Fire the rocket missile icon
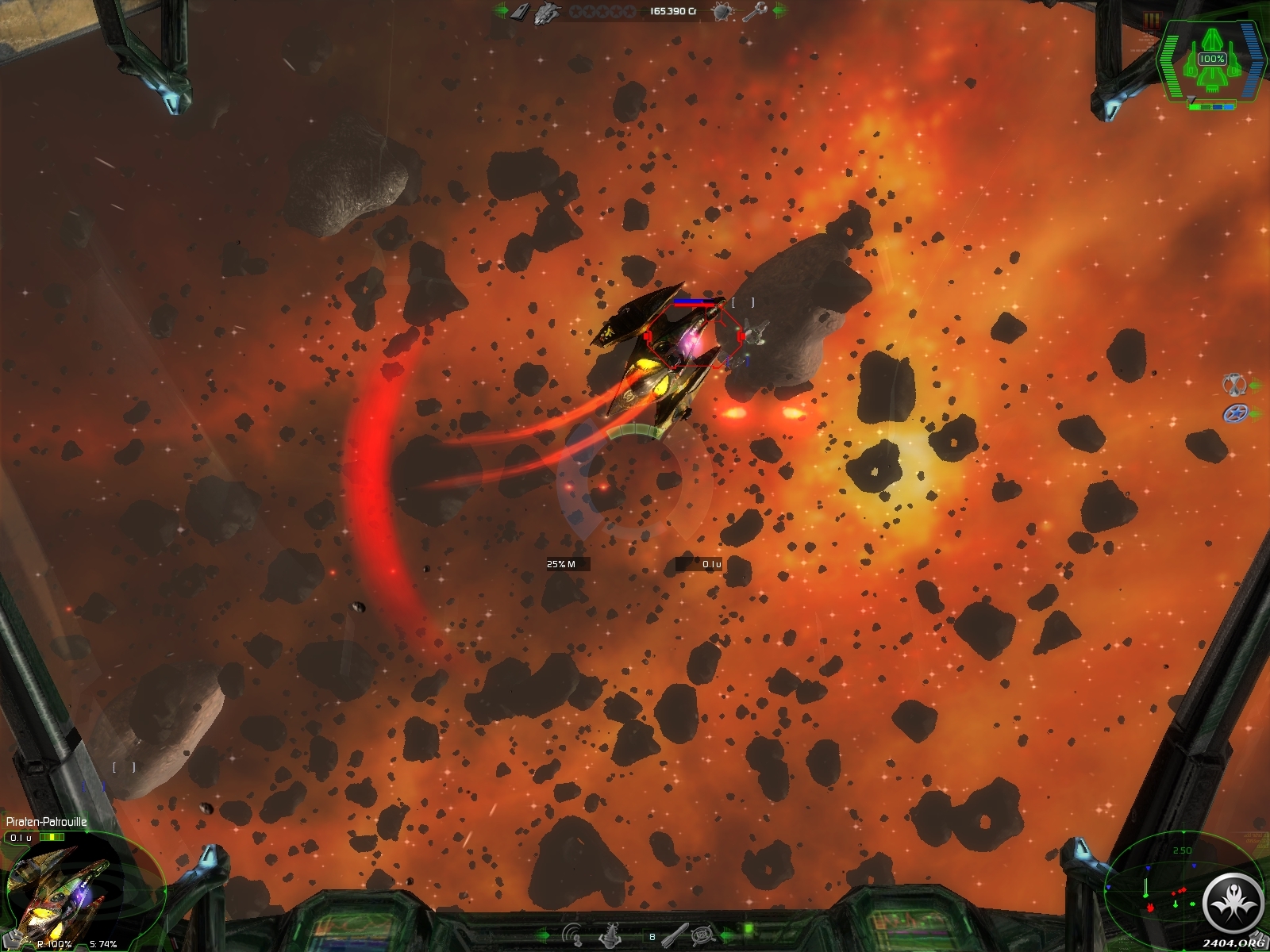Screen dimensions: 1270x952 (675, 935)
